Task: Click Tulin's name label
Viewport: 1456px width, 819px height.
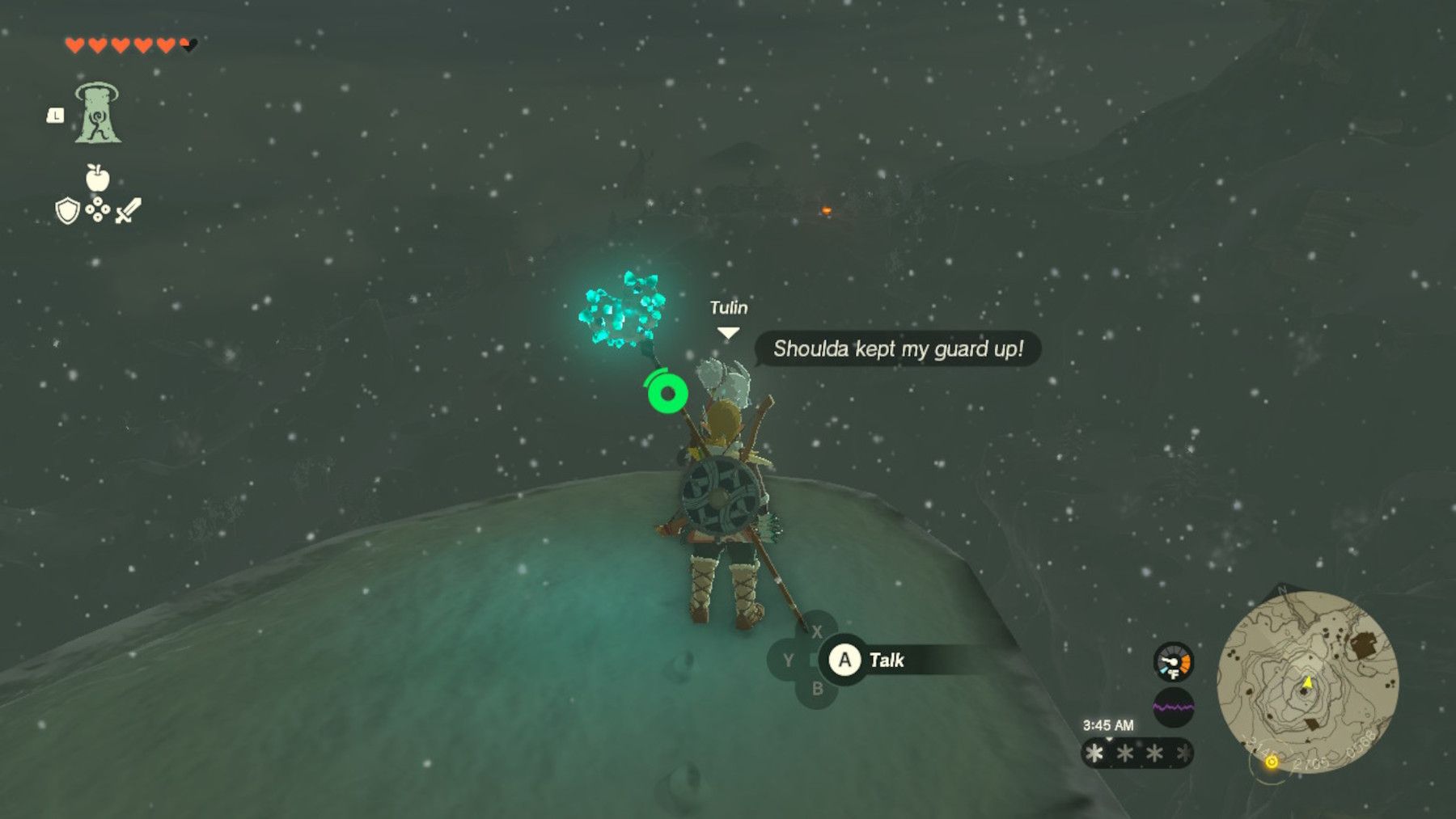Action: (x=729, y=307)
